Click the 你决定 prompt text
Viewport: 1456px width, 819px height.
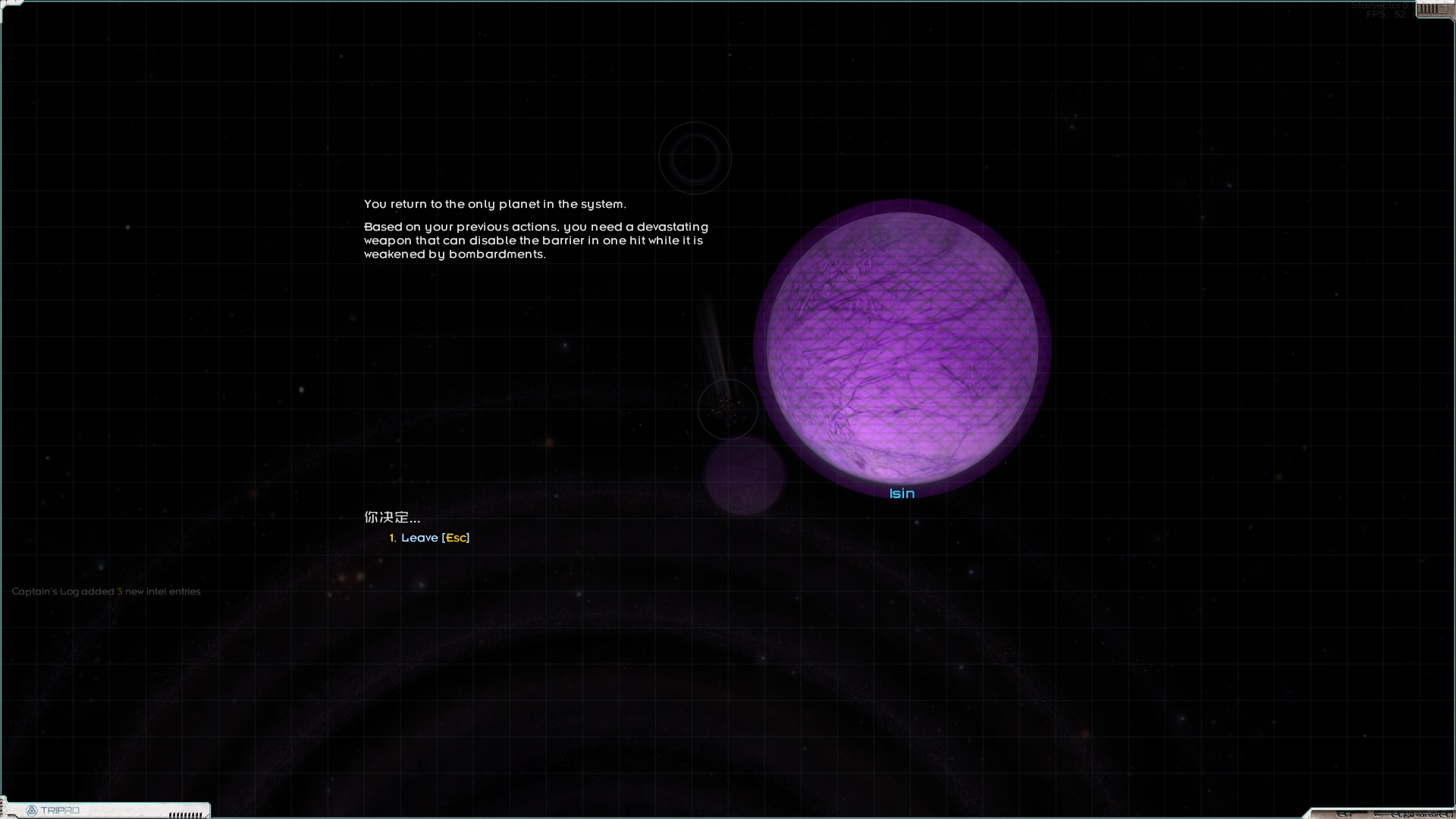pos(391,517)
